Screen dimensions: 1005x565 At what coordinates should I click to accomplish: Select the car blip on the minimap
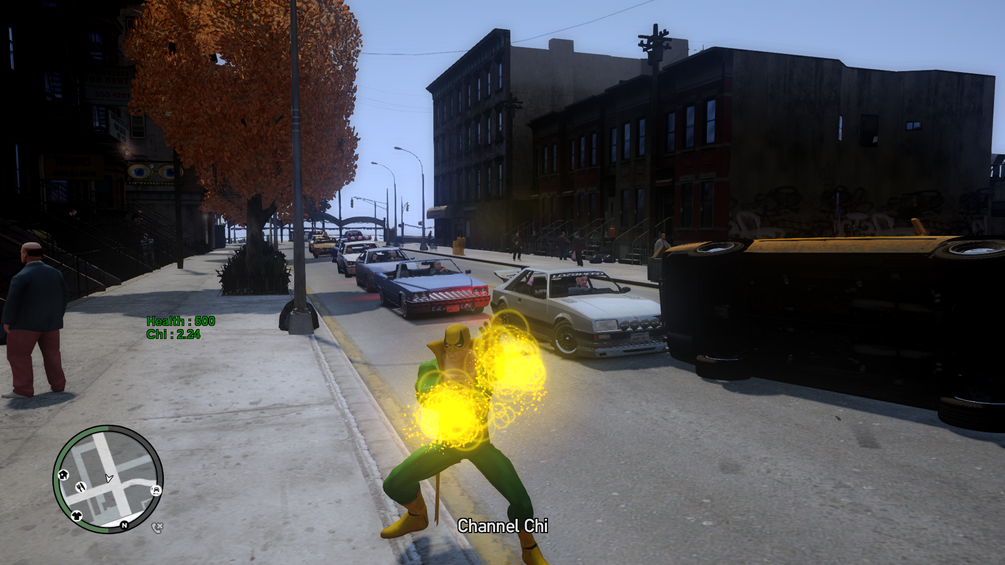(156, 490)
